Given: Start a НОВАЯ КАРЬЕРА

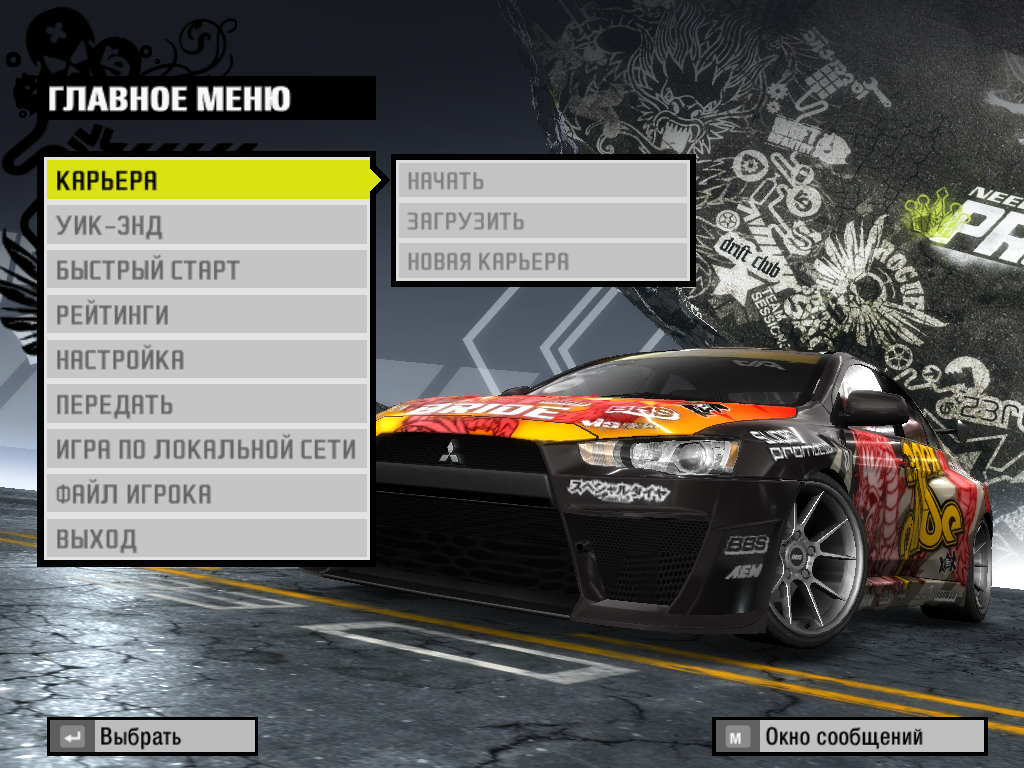Looking at the screenshot, I should (543, 262).
